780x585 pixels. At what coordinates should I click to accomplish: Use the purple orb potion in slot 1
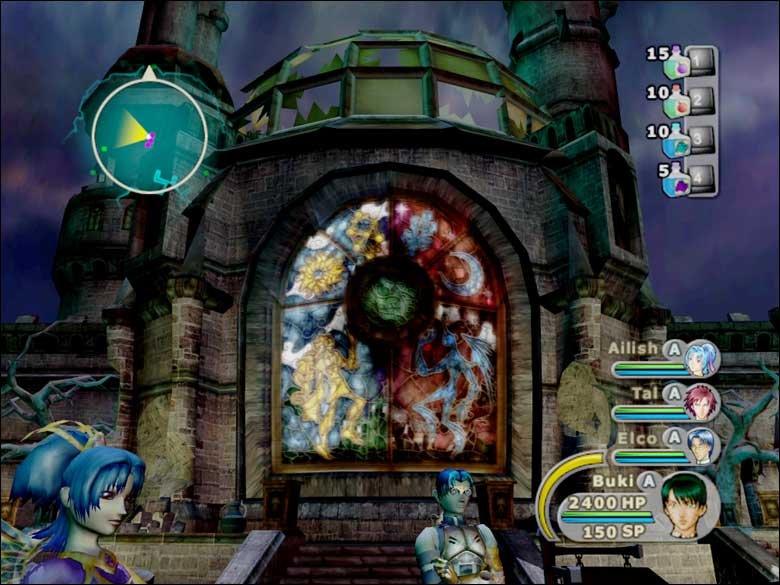click(681, 63)
